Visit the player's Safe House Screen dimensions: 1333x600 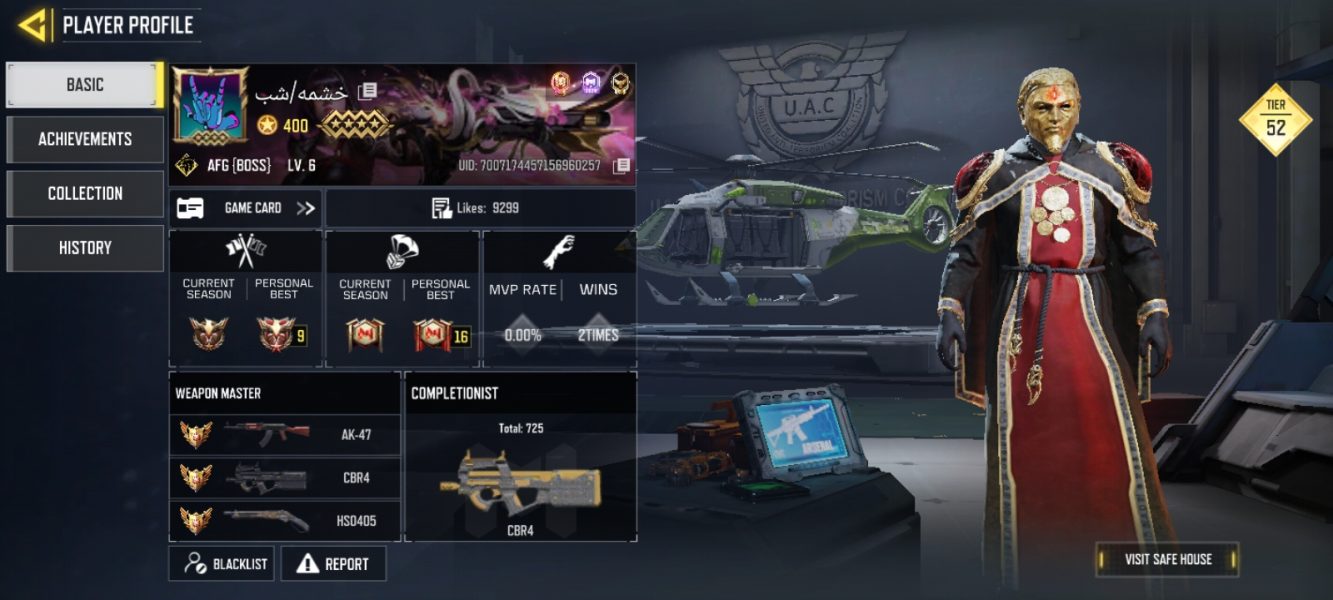(1167, 559)
